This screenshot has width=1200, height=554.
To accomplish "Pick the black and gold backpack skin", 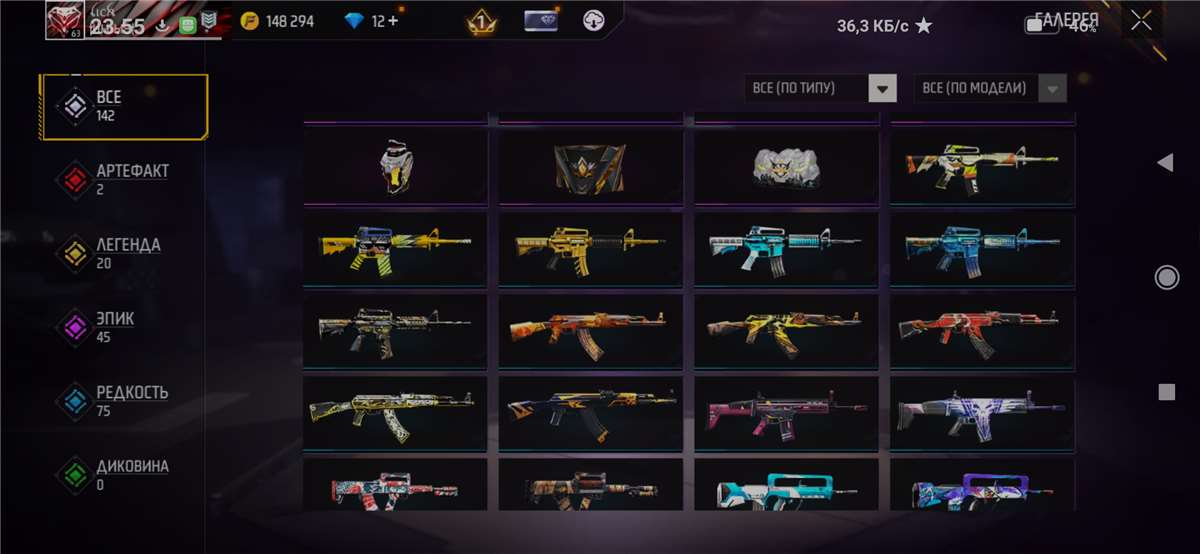I will [590, 166].
